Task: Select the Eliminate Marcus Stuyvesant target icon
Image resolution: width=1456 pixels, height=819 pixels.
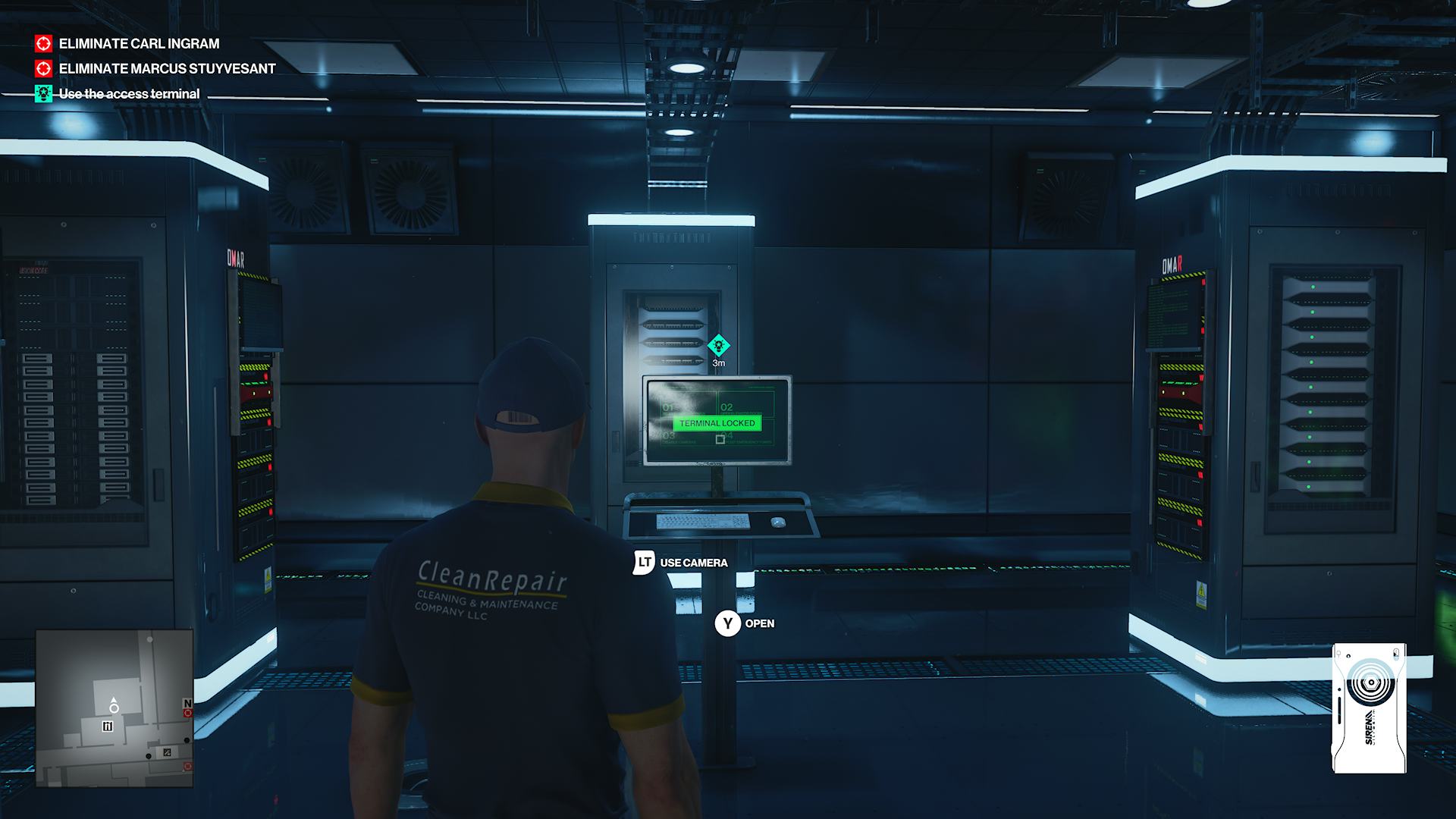Action: (x=43, y=70)
